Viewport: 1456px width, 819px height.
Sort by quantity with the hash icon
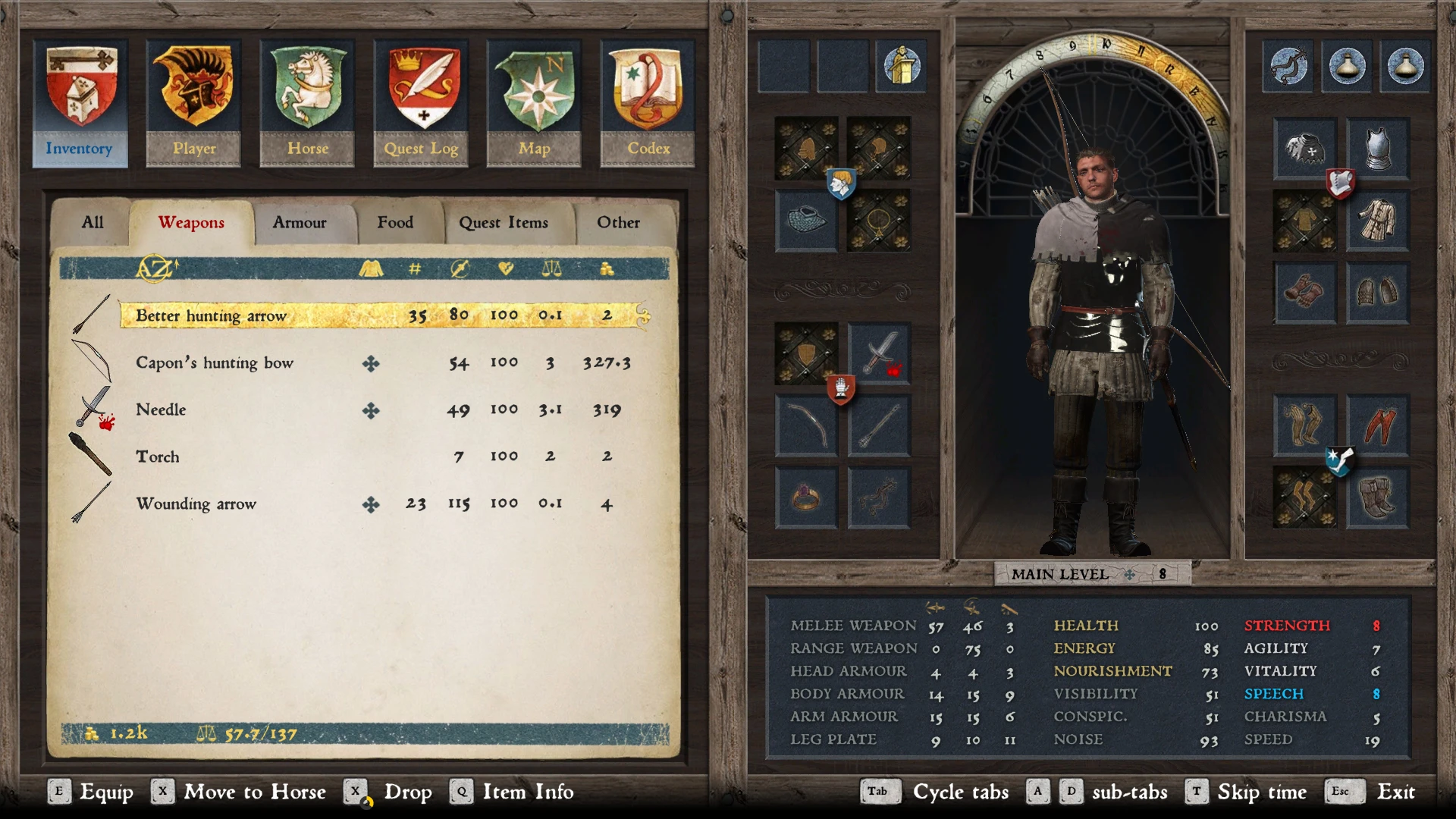click(x=413, y=268)
